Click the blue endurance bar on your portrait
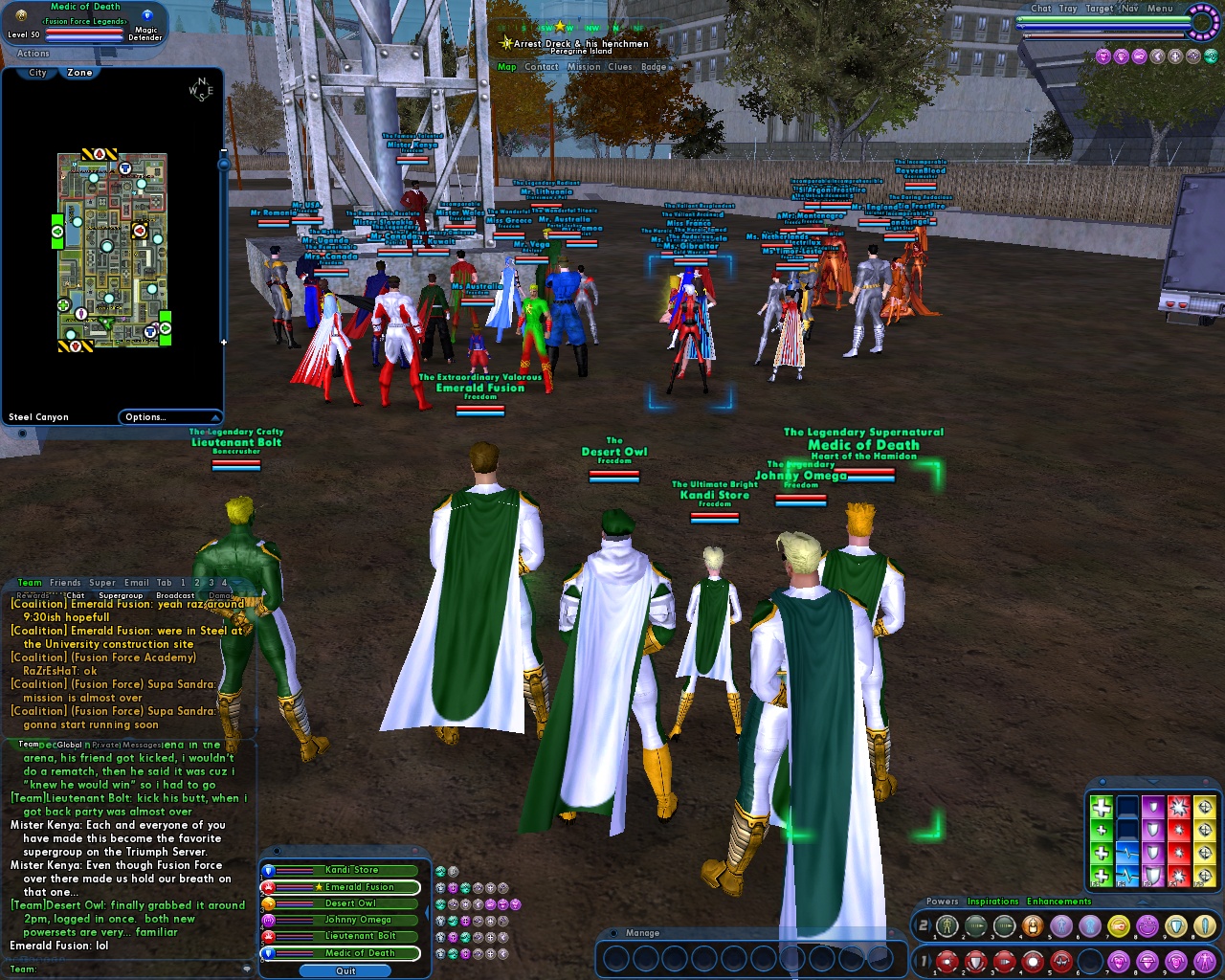Screen dimensions: 1225x980 [x=83, y=37]
